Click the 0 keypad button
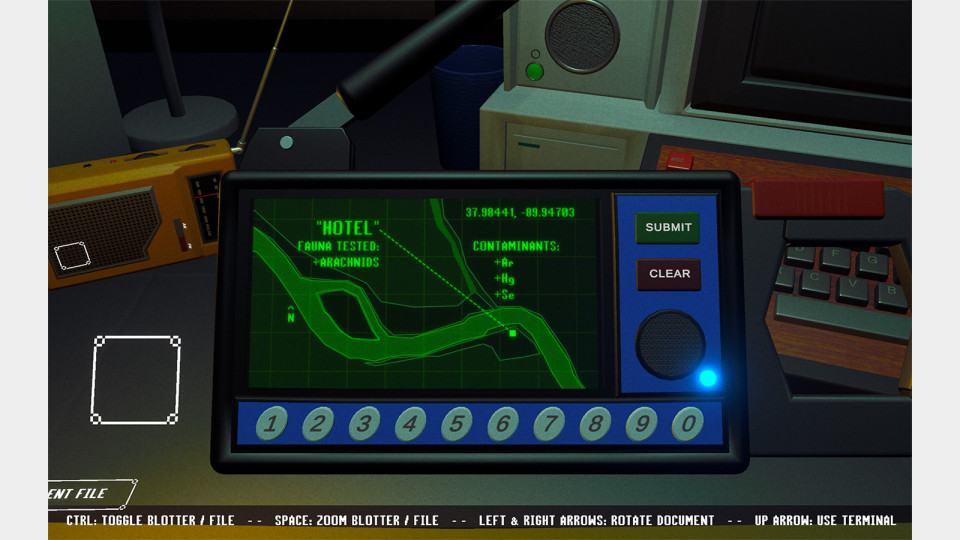 pos(688,424)
